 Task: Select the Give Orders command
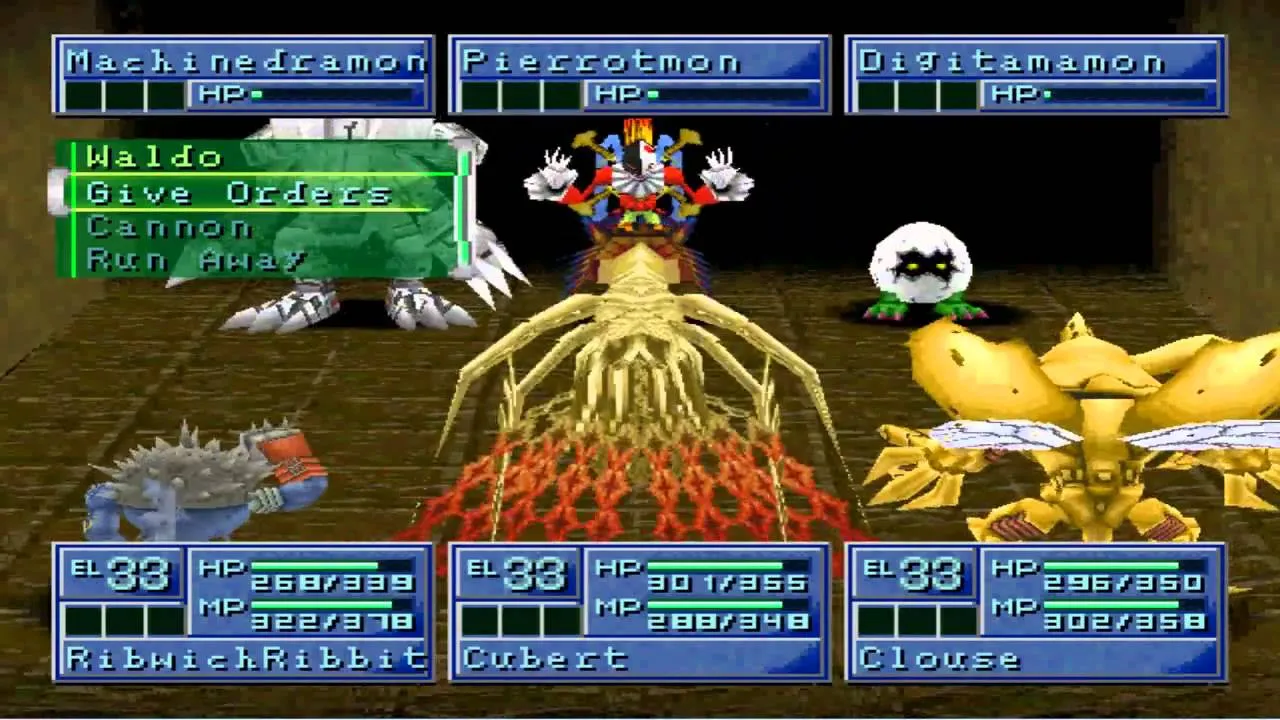click(x=240, y=193)
